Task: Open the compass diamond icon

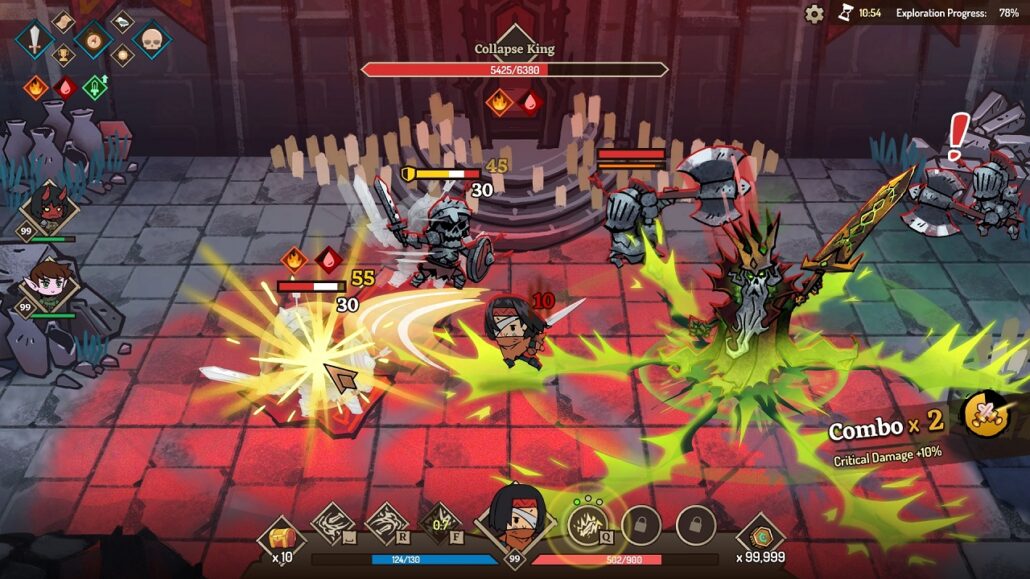Action: pyautogui.click(x=93, y=40)
